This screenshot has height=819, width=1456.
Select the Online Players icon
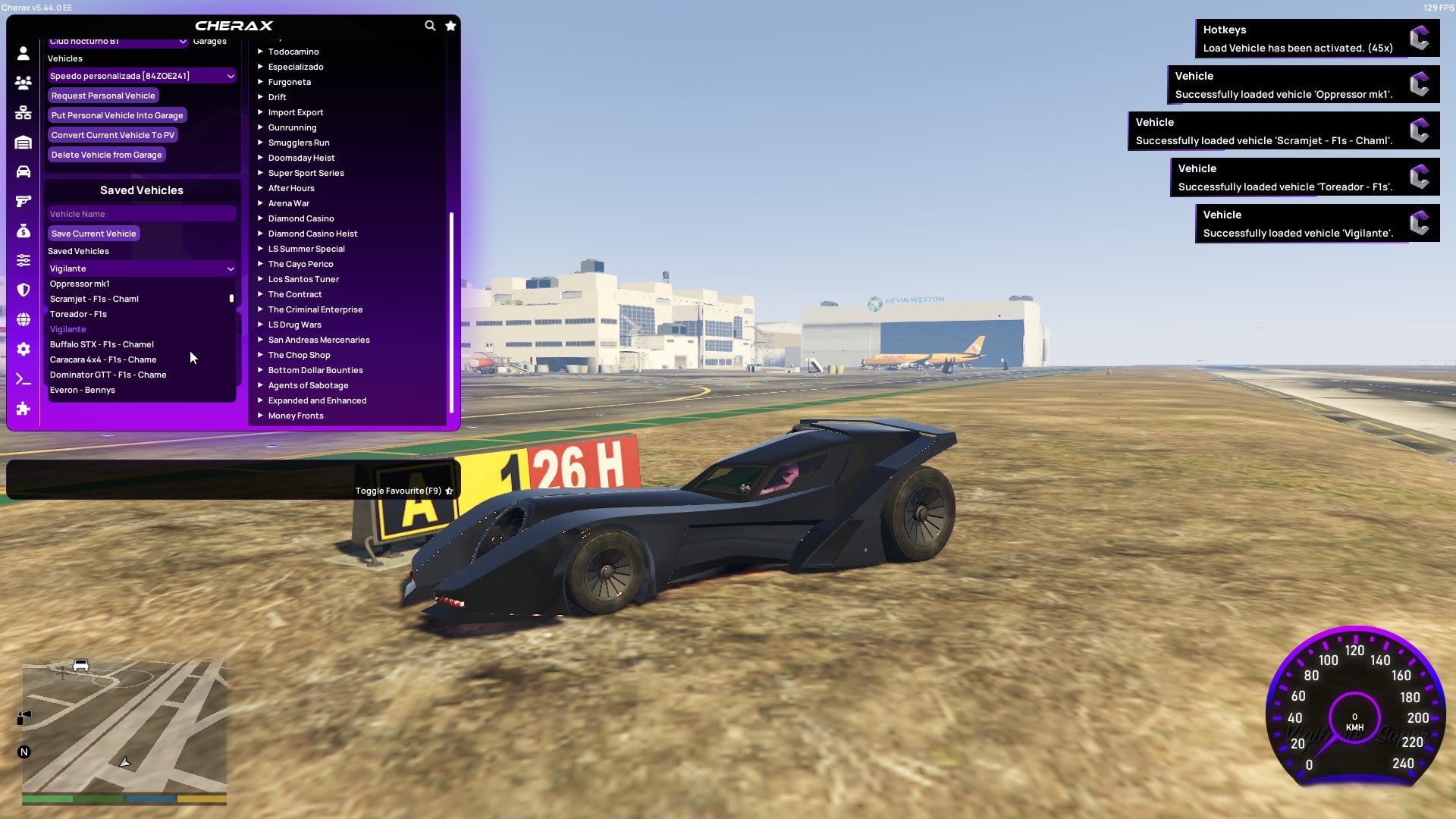point(23,83)
